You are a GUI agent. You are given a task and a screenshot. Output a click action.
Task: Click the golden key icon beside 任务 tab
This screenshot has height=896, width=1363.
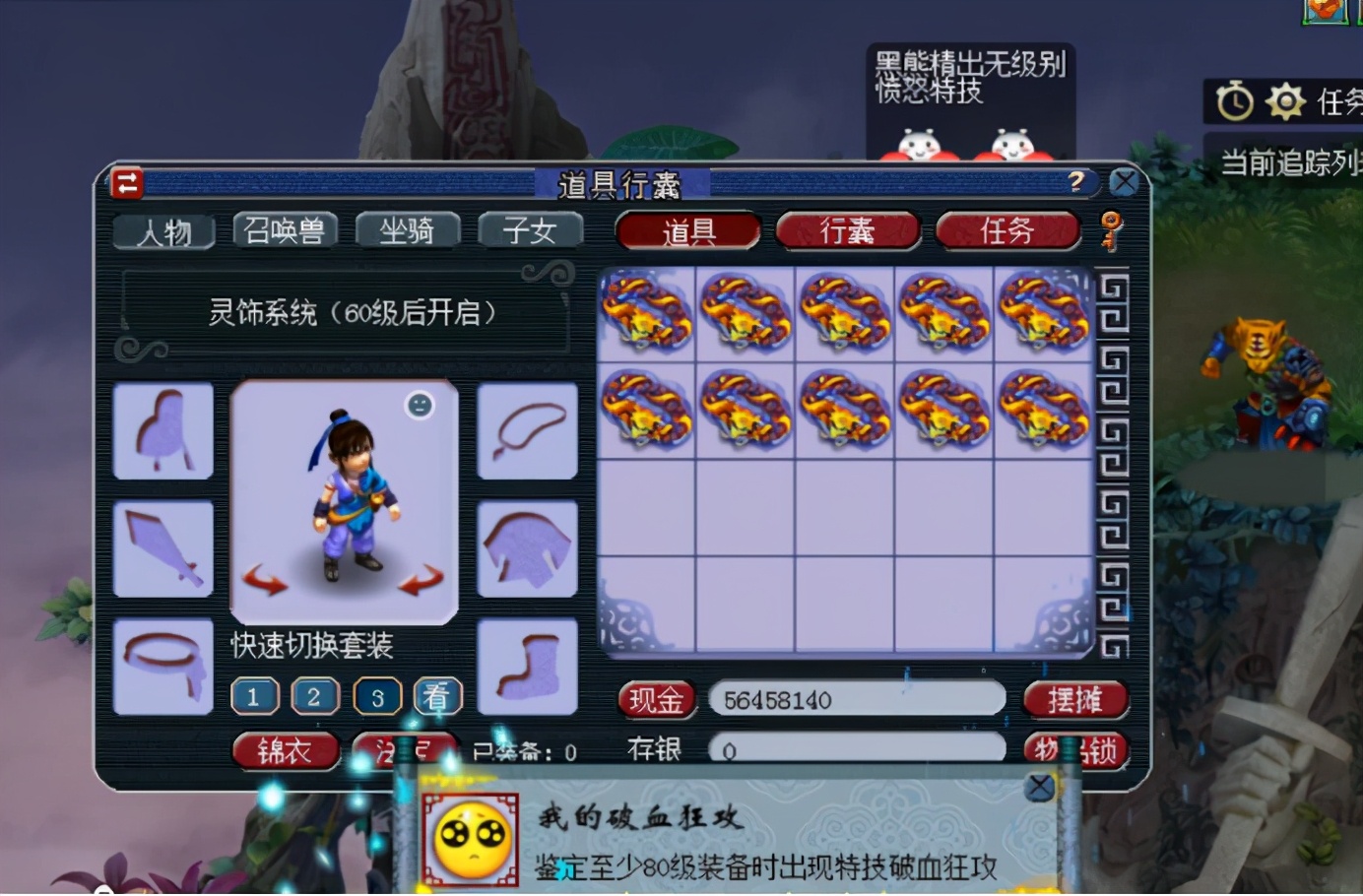click(1111, 229)
